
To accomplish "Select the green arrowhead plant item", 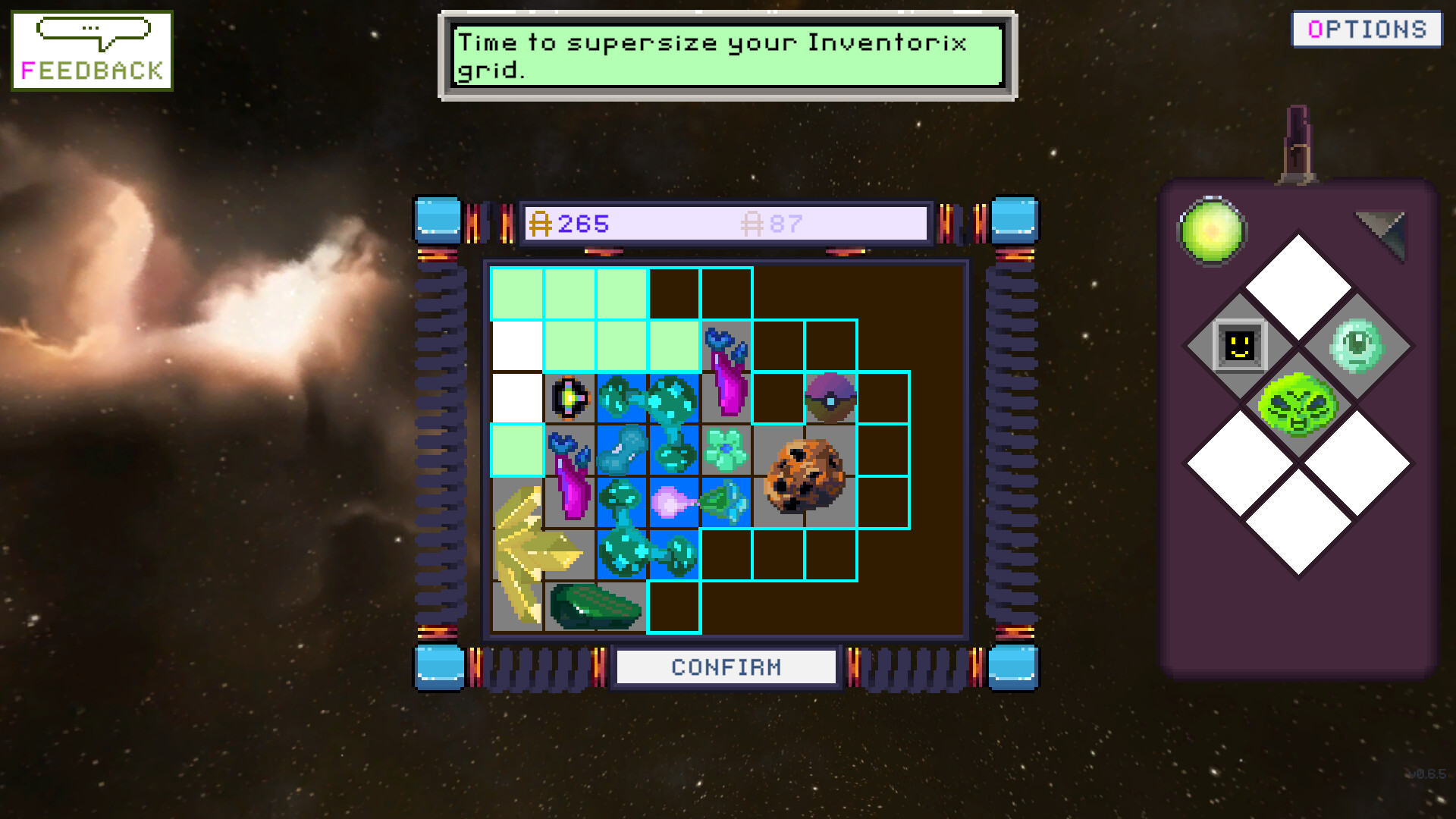I will click(724, 502).
